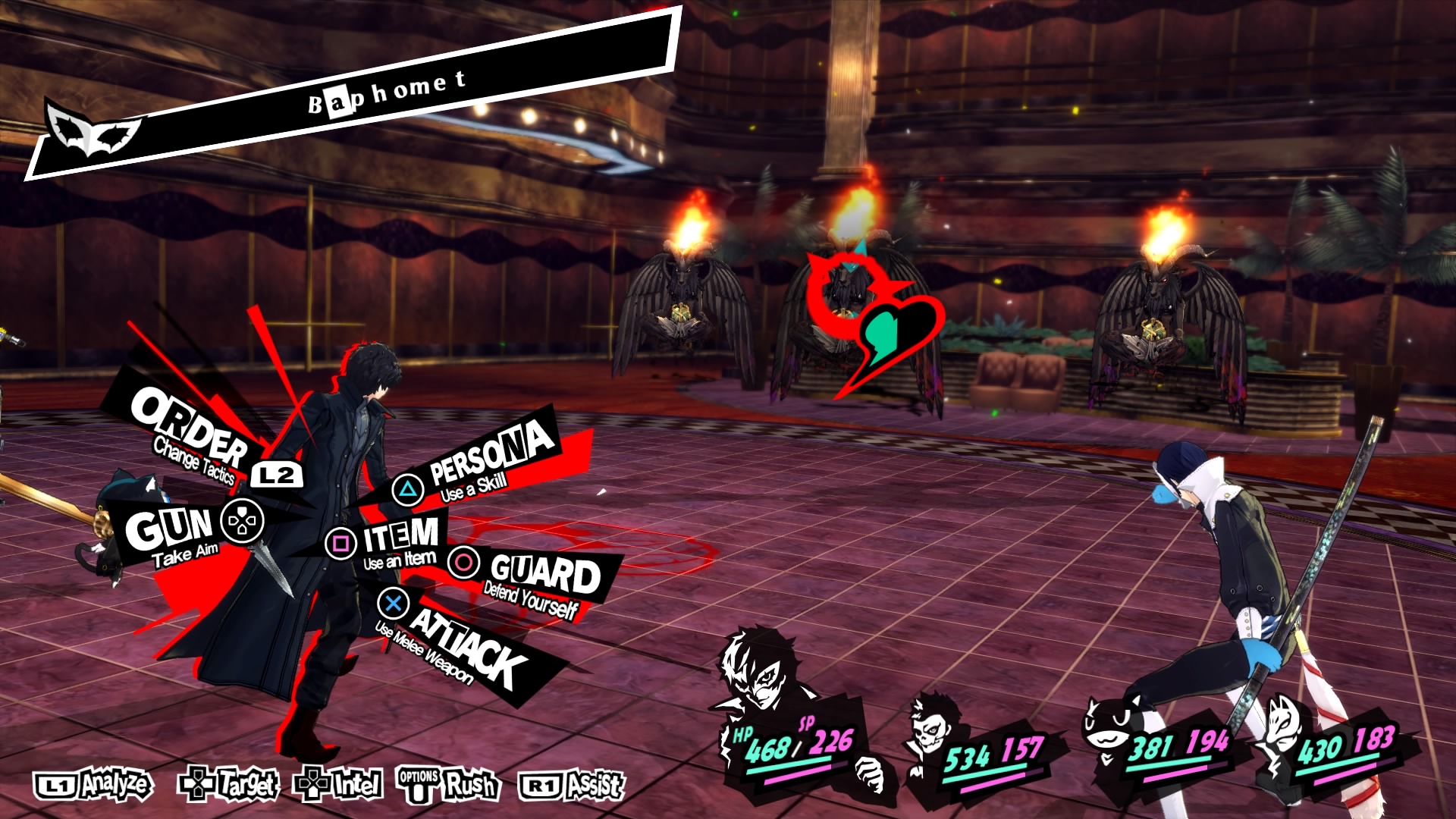Toggle the Assist option

click(x=573, y=785)
